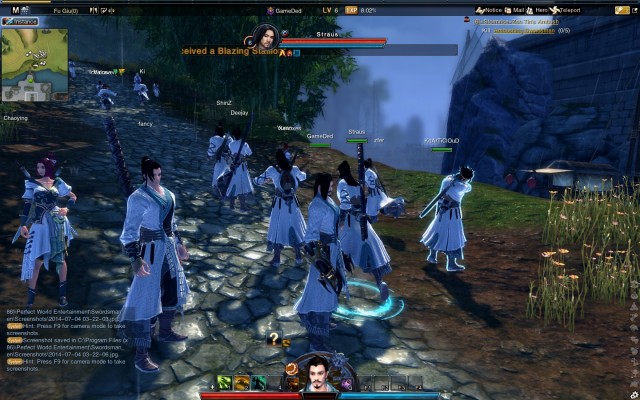Open the Notice panel
This screenshot has width=640, height=400.
pos(490,9)
